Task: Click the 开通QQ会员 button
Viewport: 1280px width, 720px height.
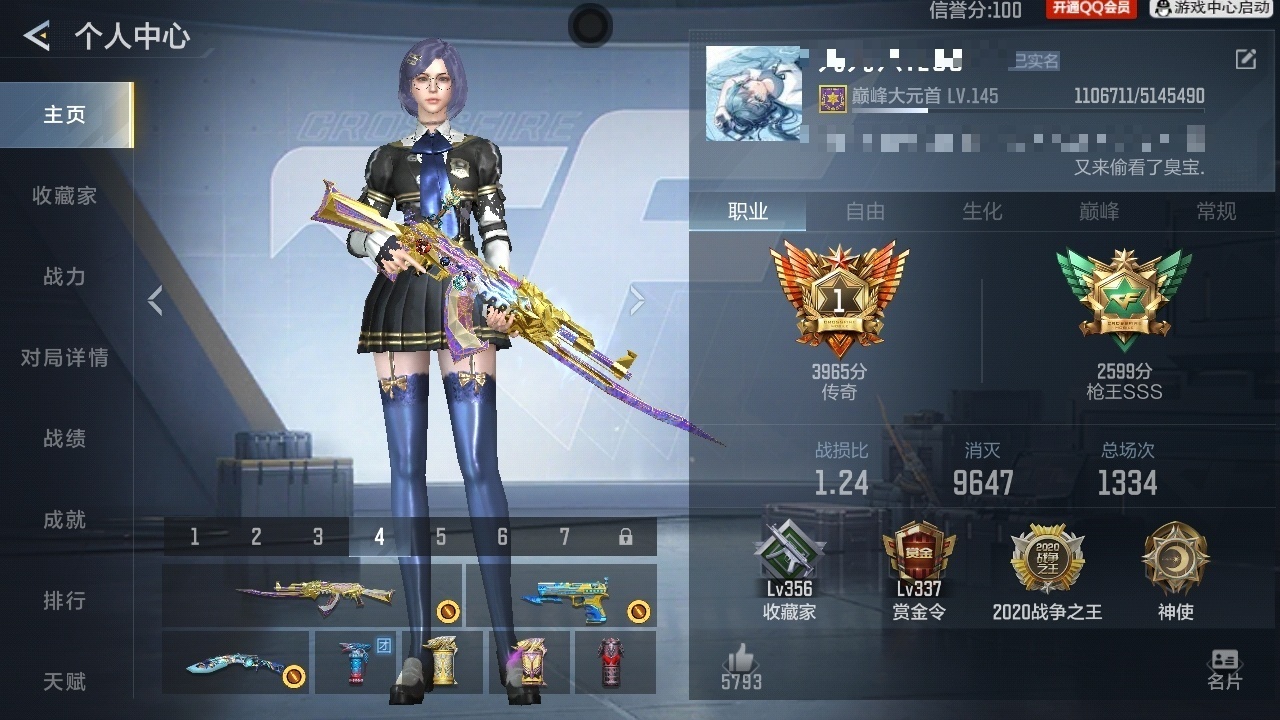Action: (x=1091, y=9)
